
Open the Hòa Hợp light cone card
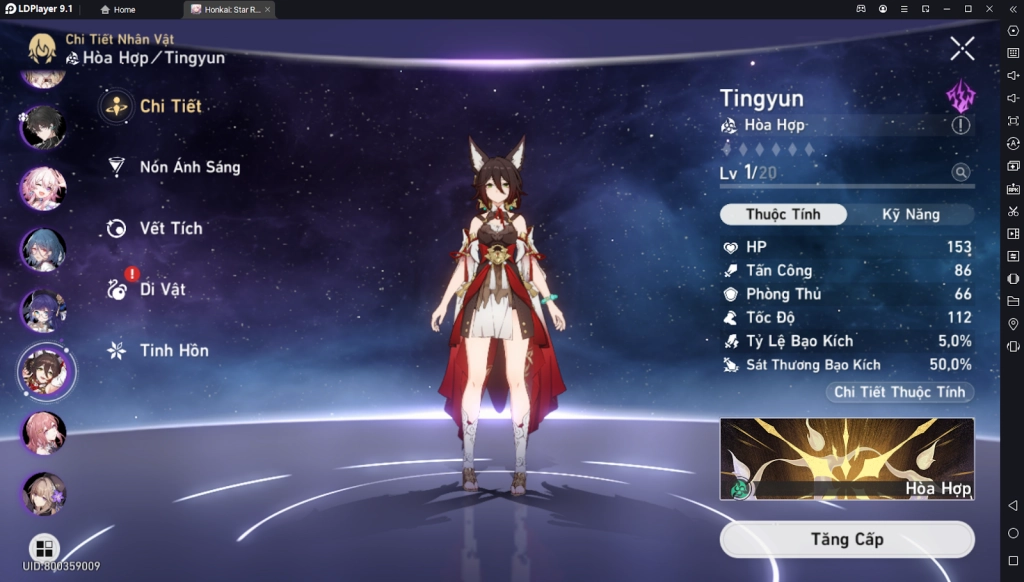pos(846,458)
